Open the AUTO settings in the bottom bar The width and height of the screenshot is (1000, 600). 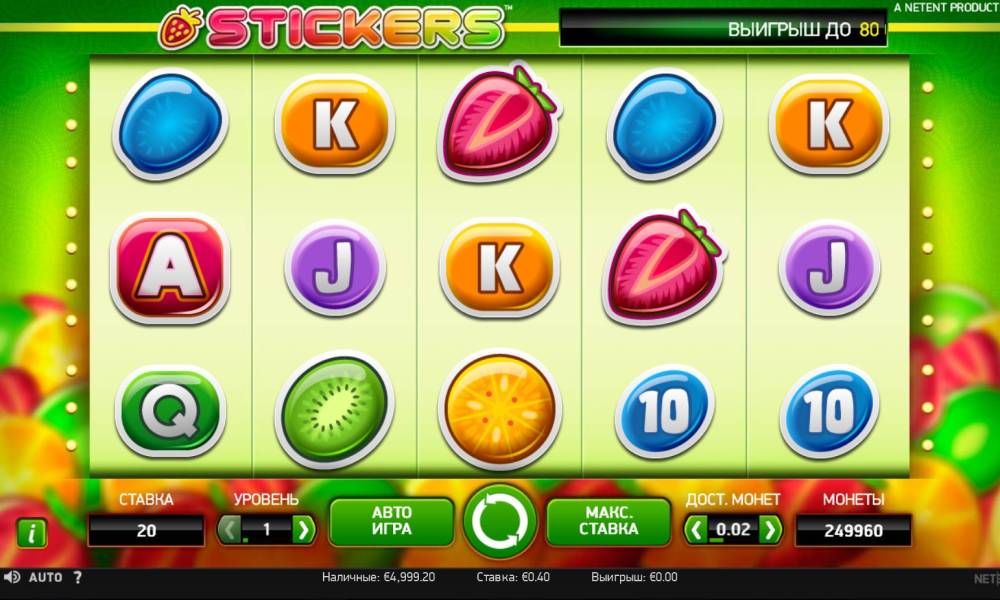45,578
